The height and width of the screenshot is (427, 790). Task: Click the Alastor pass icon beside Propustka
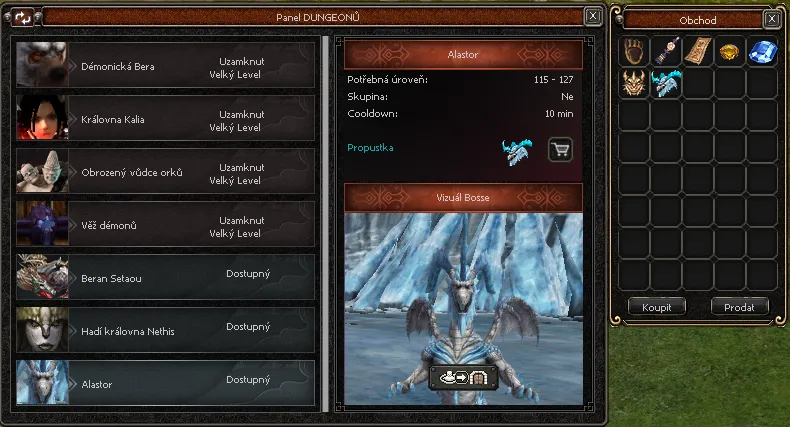(x=517, y=150)
